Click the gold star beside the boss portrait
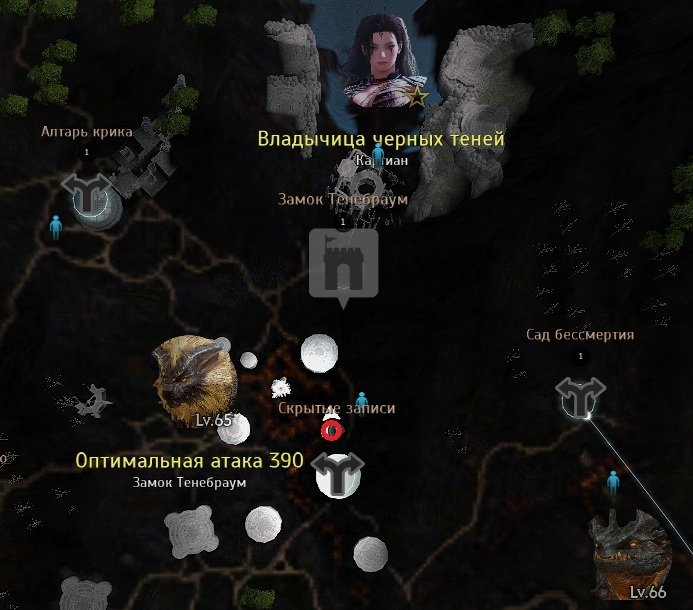 [418, 97]
